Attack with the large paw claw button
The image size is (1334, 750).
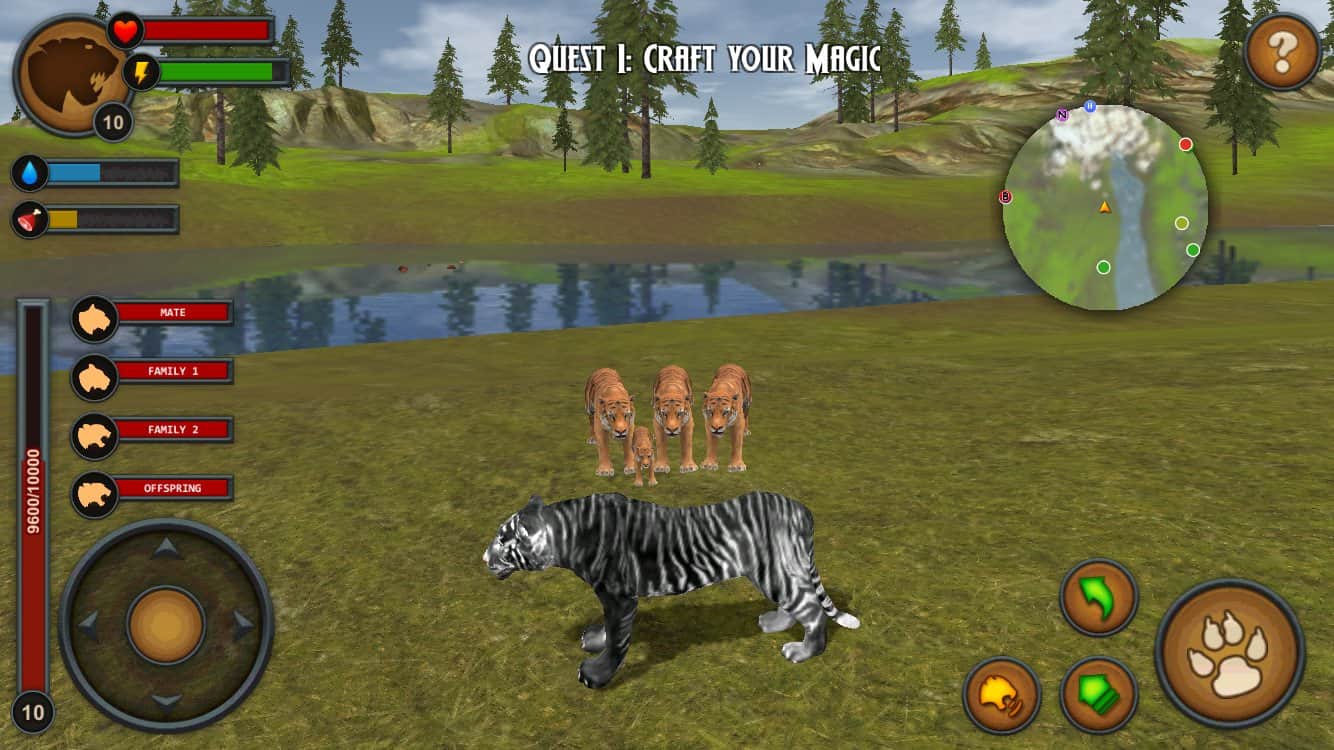(x=1230, y=653)
